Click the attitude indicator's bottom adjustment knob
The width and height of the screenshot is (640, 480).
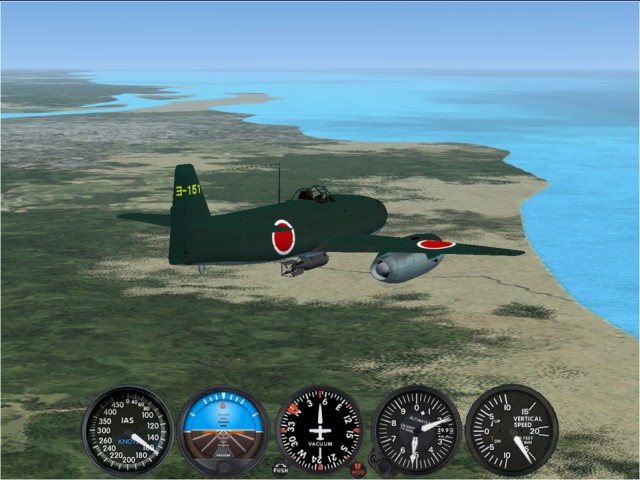(x=223, y=466)
